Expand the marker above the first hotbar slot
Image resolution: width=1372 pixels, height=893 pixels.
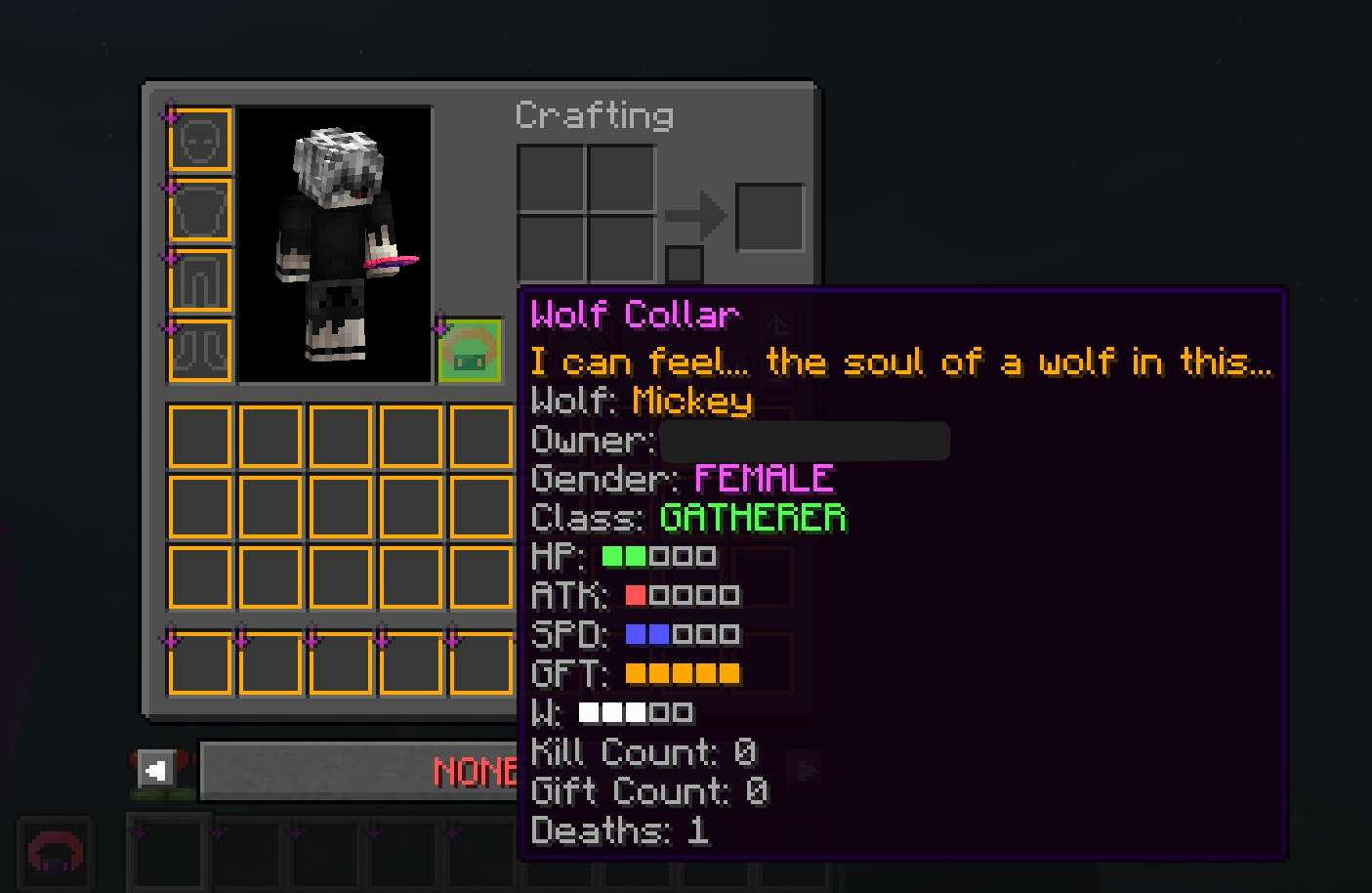pyautogui.click(x=137, y=828)
